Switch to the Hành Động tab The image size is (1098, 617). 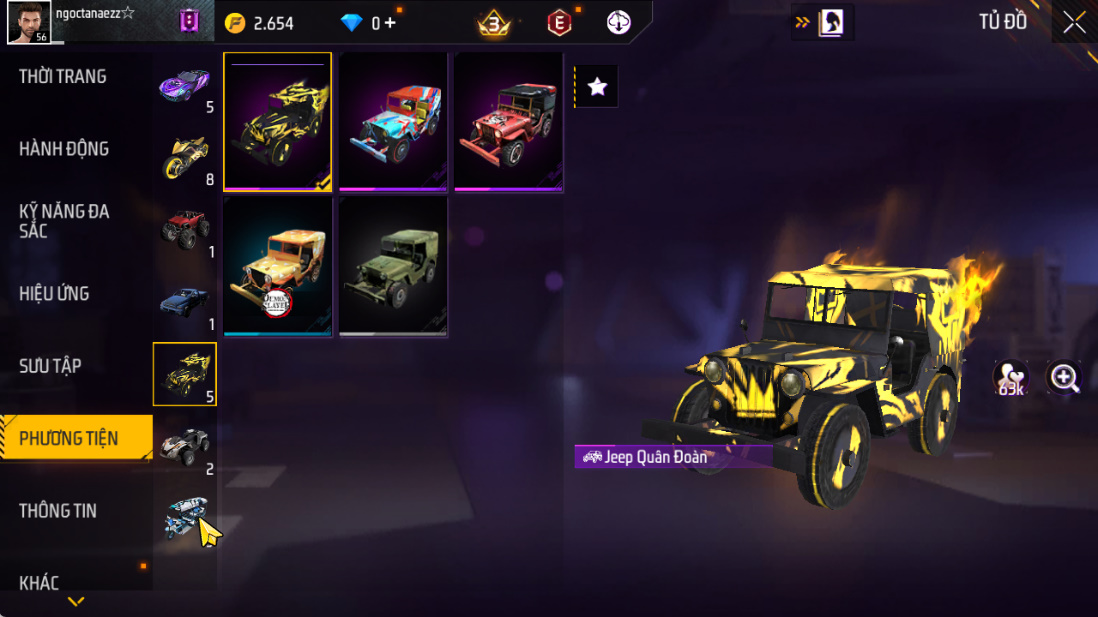(x=64, y=149)
